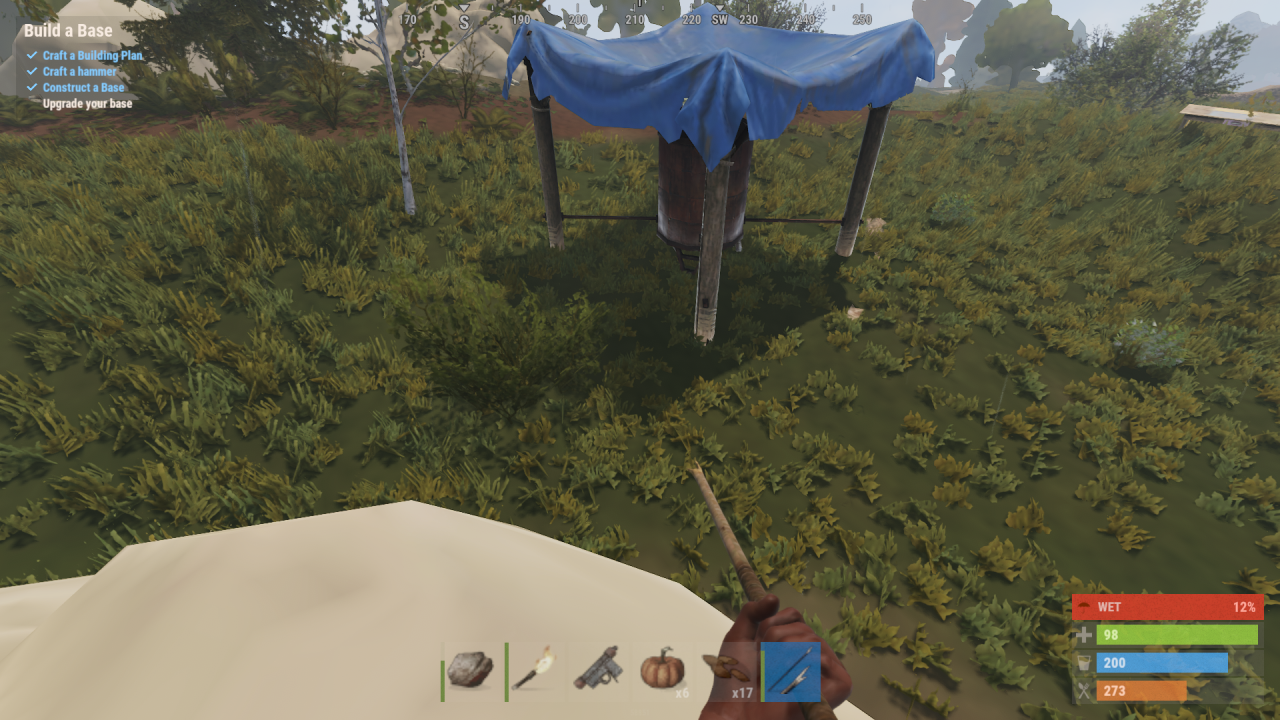This screenshot has height=720, width=1280.
Task: Select the wood stack of 17
Action: pyautogui.click(x=728, y=669)
